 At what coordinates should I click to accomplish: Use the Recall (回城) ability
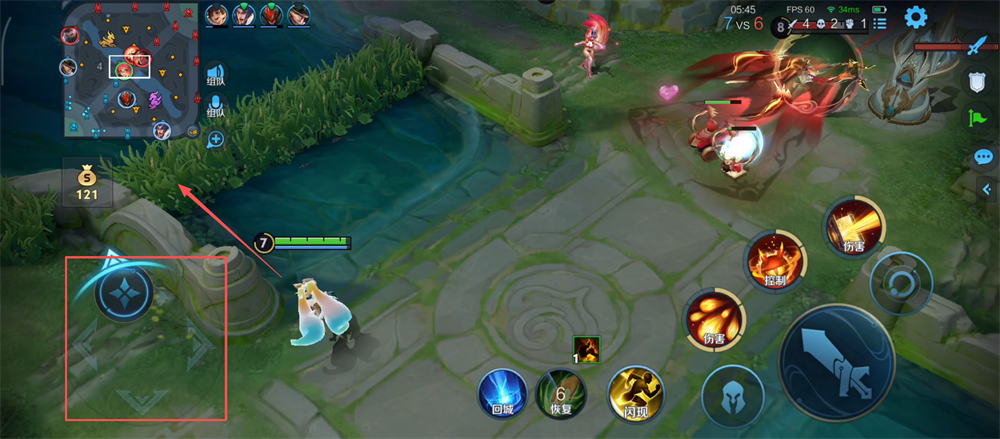click(502, 392)
